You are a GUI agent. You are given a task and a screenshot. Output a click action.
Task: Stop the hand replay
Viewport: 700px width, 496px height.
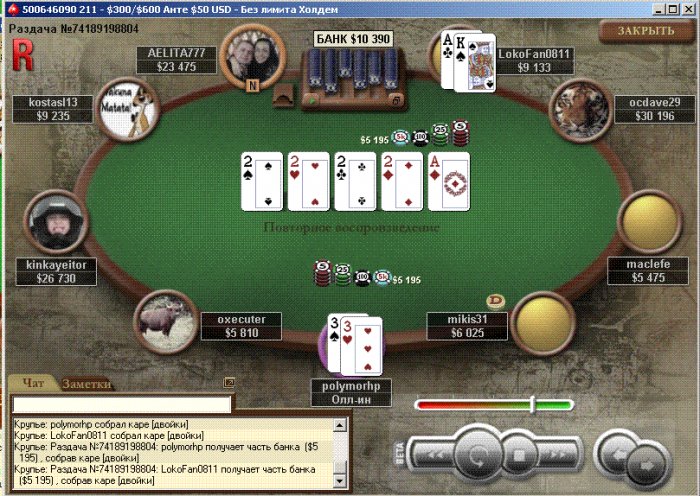[x=518, y=456]
